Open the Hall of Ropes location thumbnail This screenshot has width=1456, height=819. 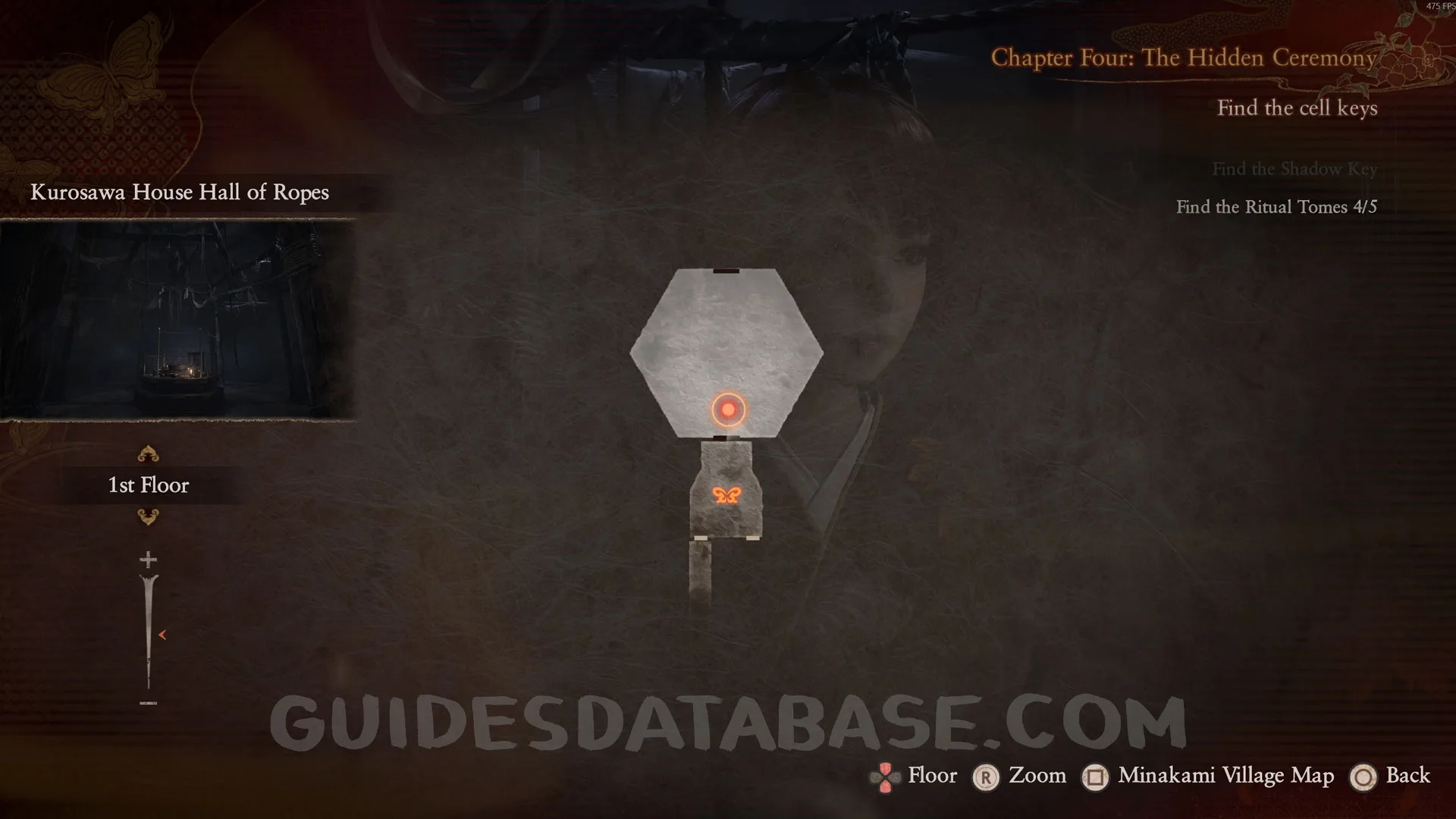177,319
